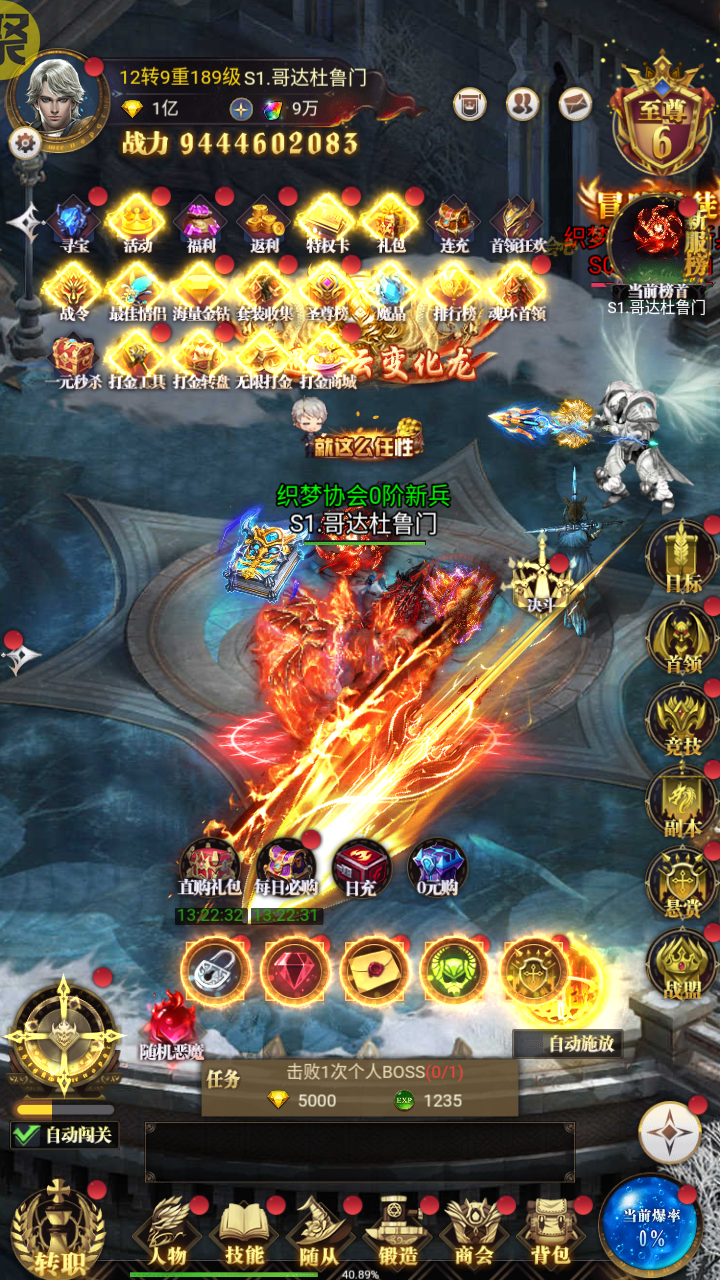This screenshot has width=720, height=1280.
Task: Open the 悬赏 bounty menu
Action: tap(681, 880)
